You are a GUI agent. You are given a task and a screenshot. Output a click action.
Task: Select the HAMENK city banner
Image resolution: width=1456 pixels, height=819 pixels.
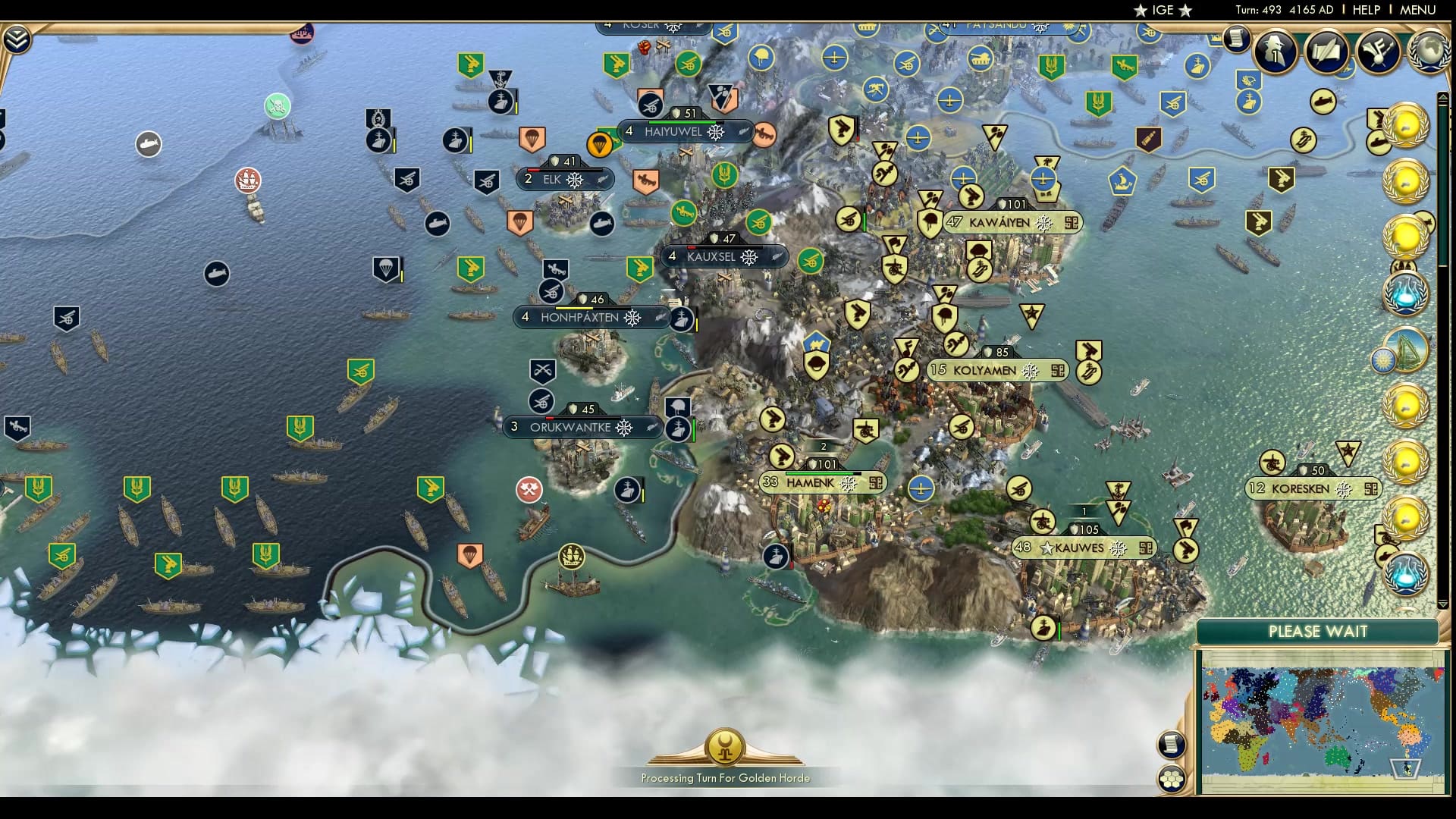815,482
